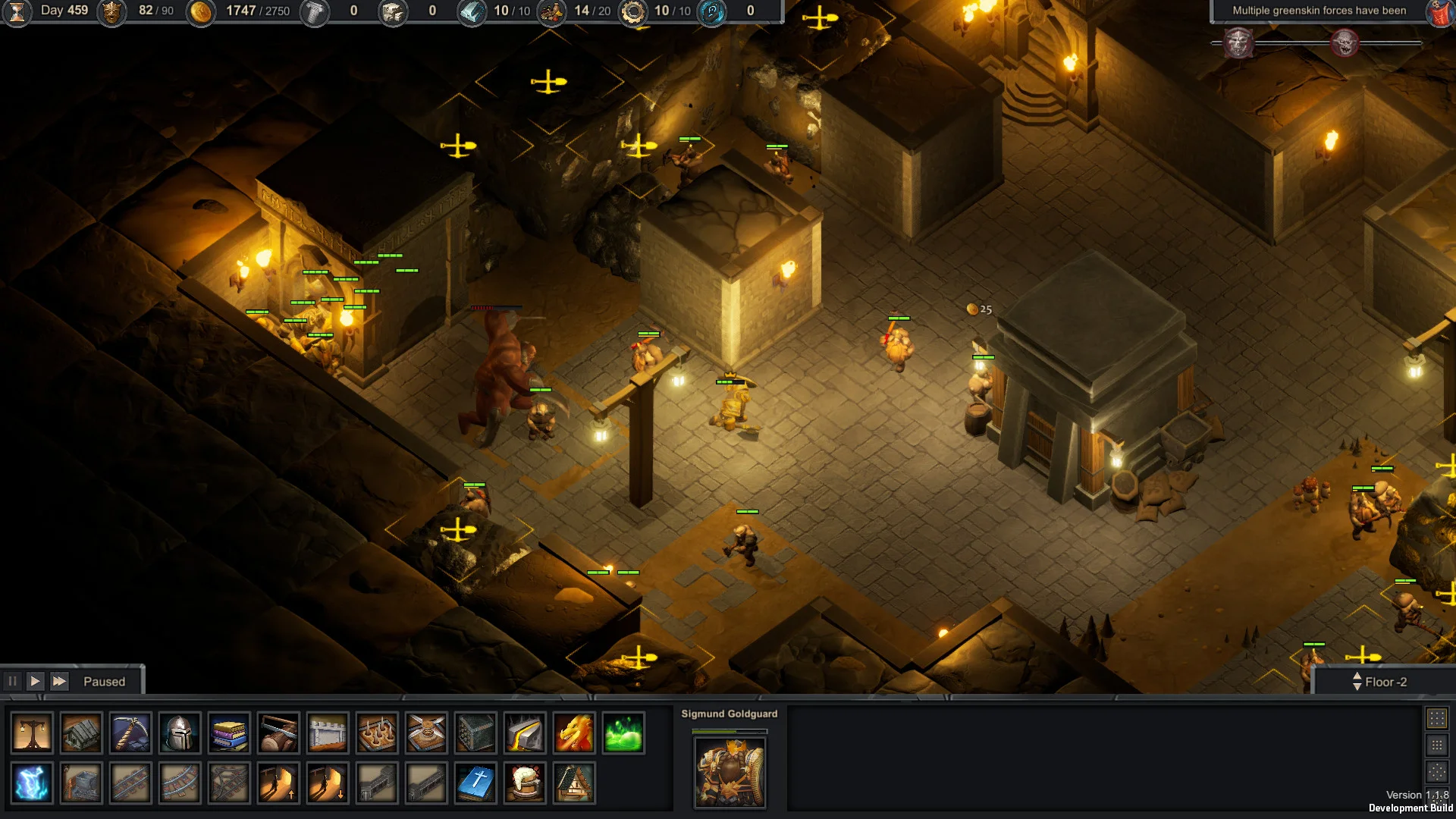Select the stacked books icon
Screen dimensions: 1456x819
click(229, 733)
